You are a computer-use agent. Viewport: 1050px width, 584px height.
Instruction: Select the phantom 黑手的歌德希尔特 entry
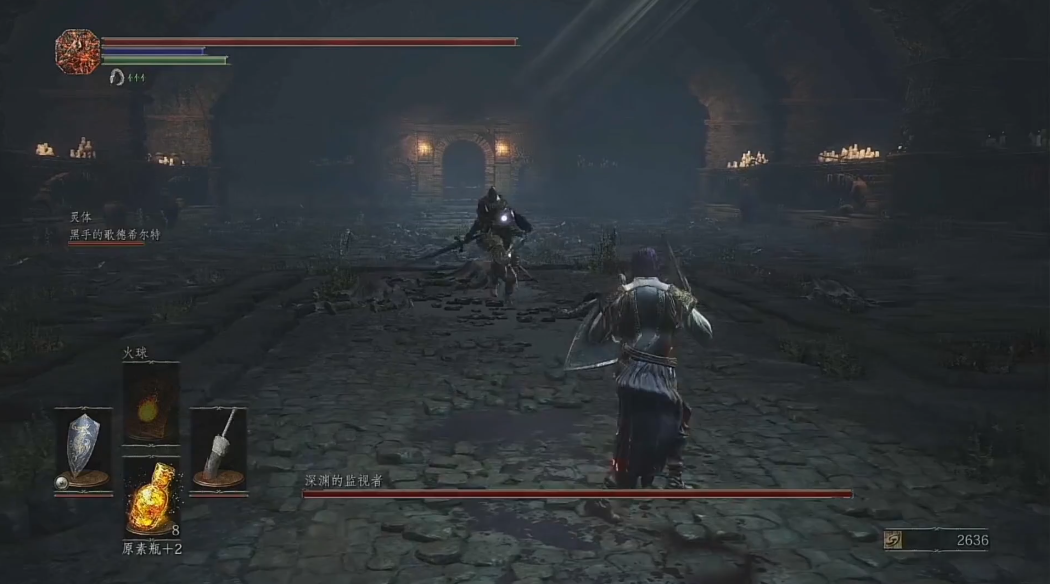point(114,235)
